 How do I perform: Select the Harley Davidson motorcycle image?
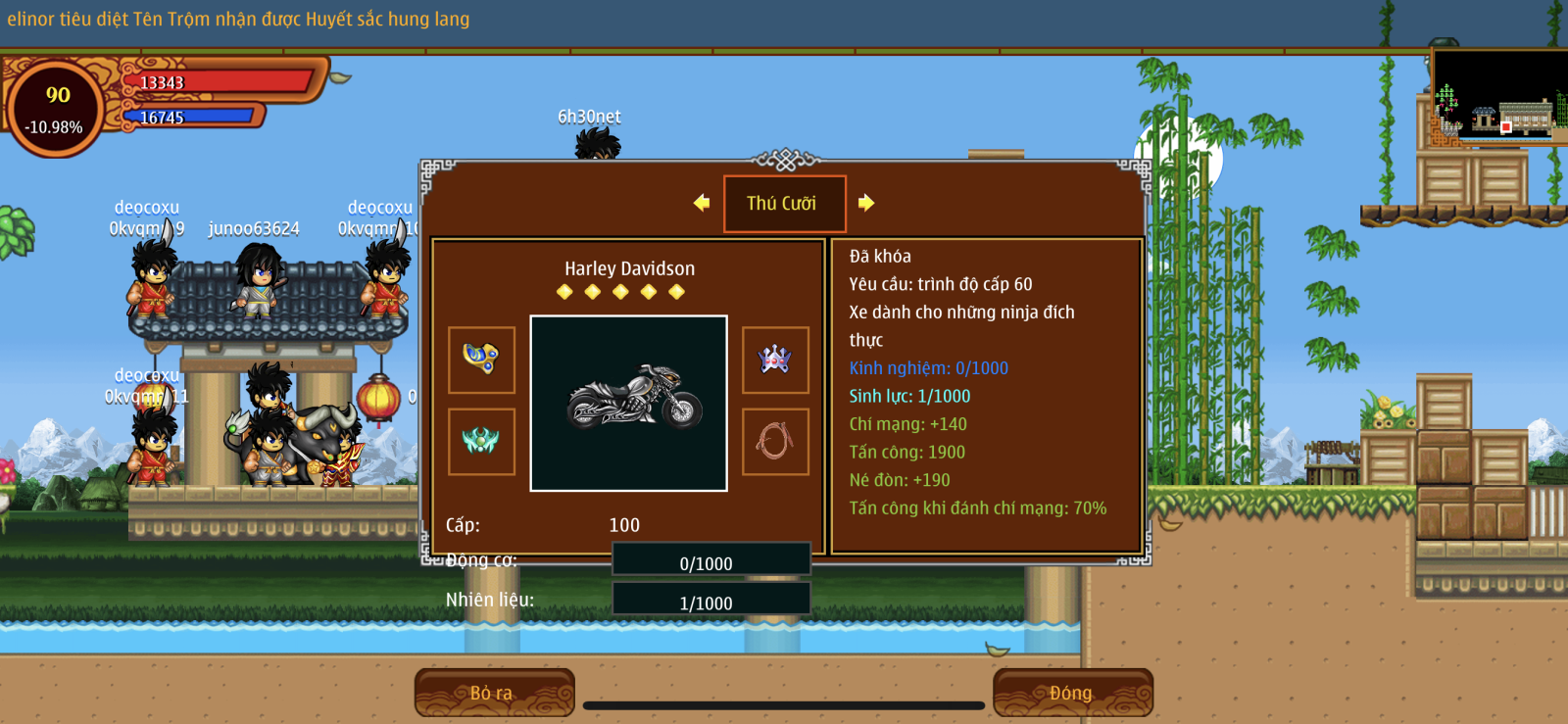pos(629,403)
